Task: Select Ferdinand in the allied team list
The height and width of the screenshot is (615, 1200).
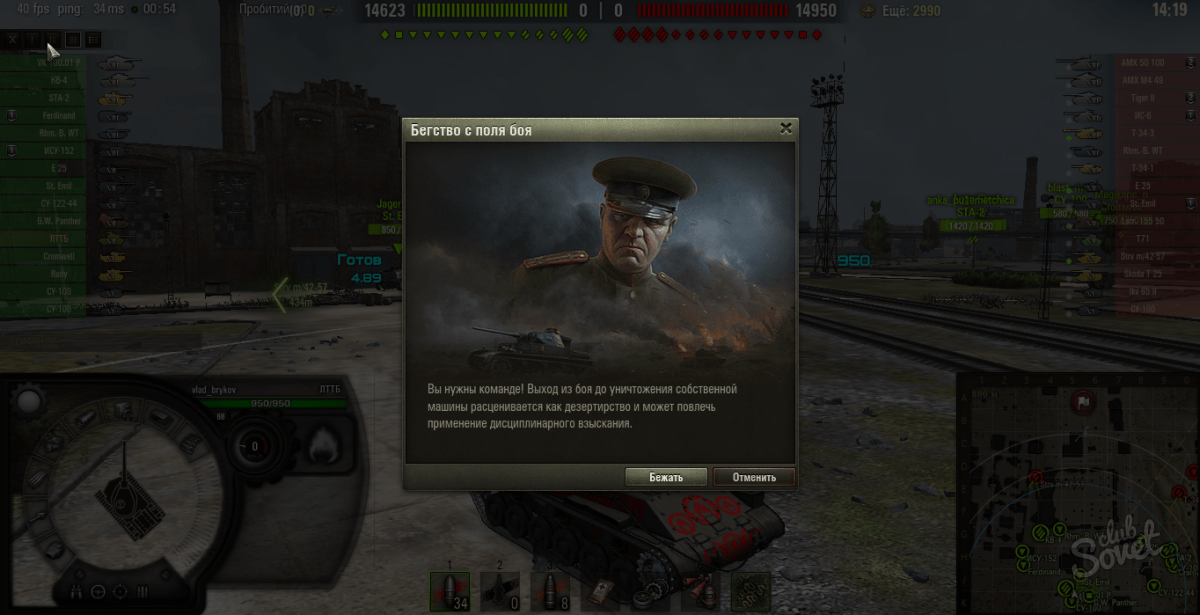Action: (x=60, y=115)
